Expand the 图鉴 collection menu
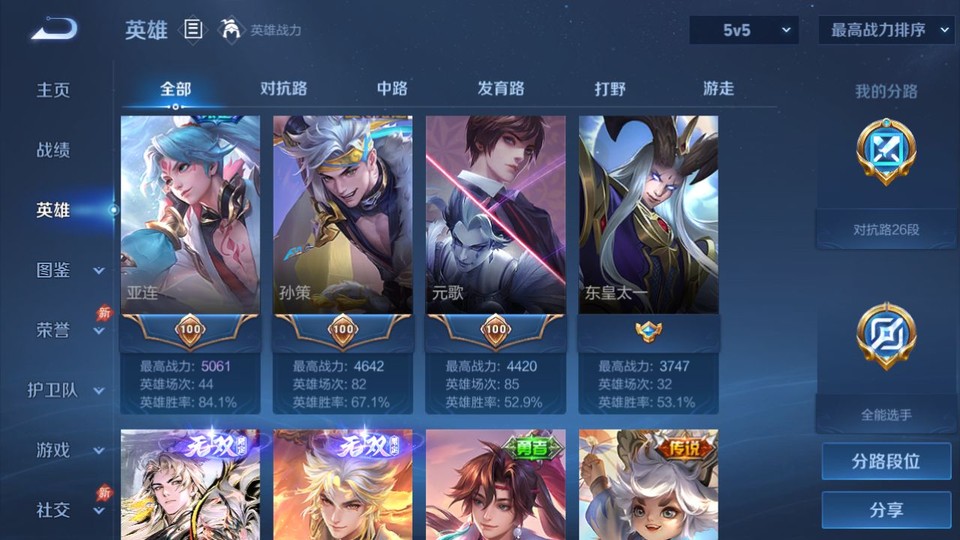Screen dimensions: 960x540 point(68,270)
